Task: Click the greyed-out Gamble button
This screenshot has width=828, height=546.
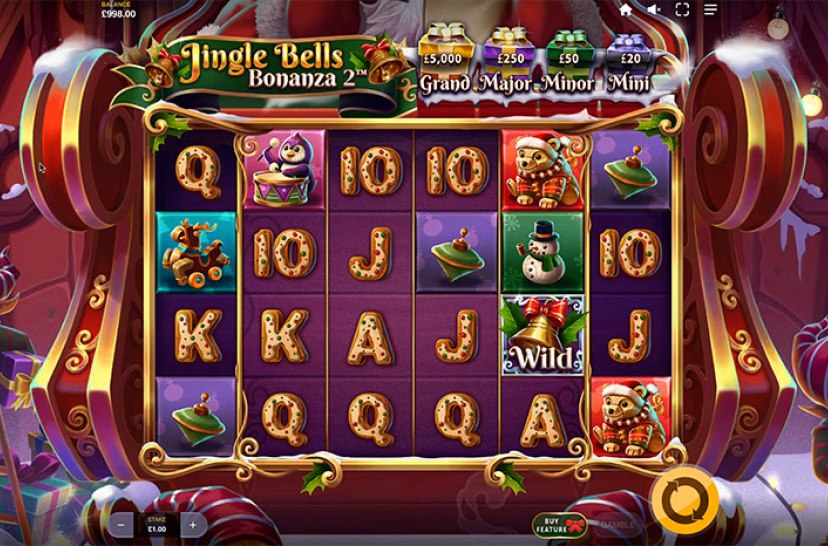Action: coord(619,523)
